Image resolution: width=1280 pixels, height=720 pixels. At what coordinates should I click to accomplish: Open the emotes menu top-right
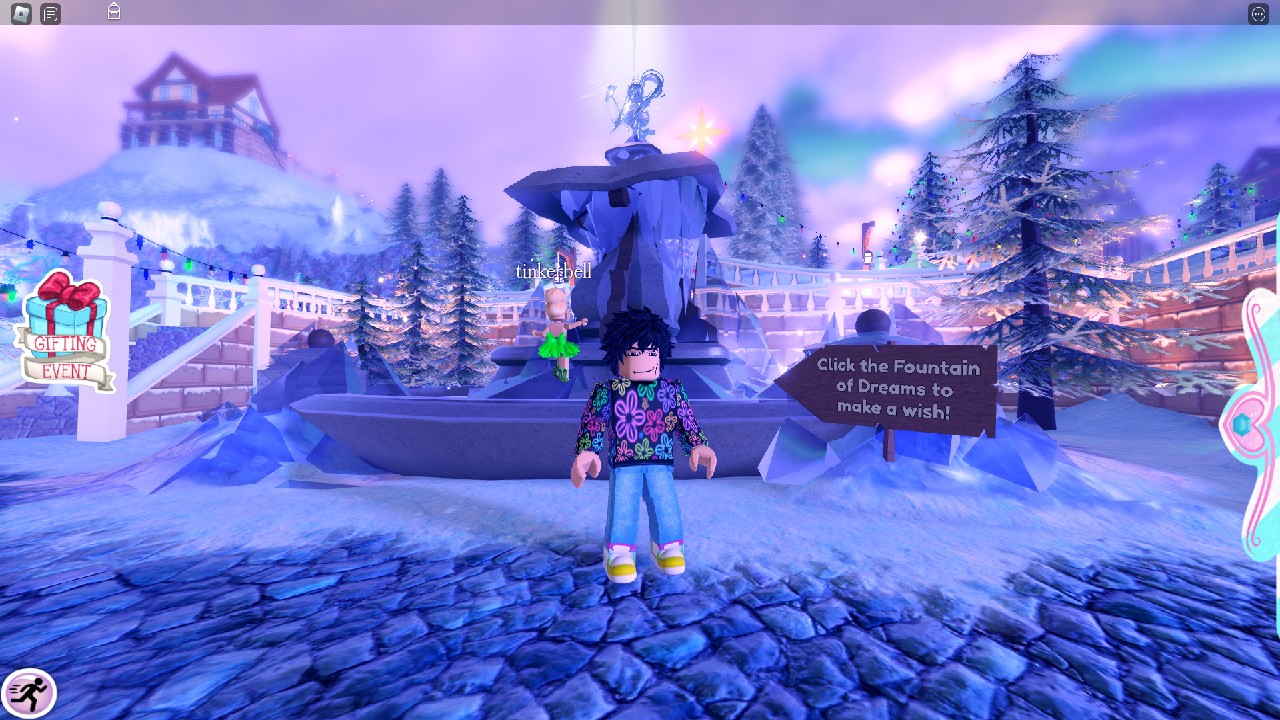[x=1259, y=14]
